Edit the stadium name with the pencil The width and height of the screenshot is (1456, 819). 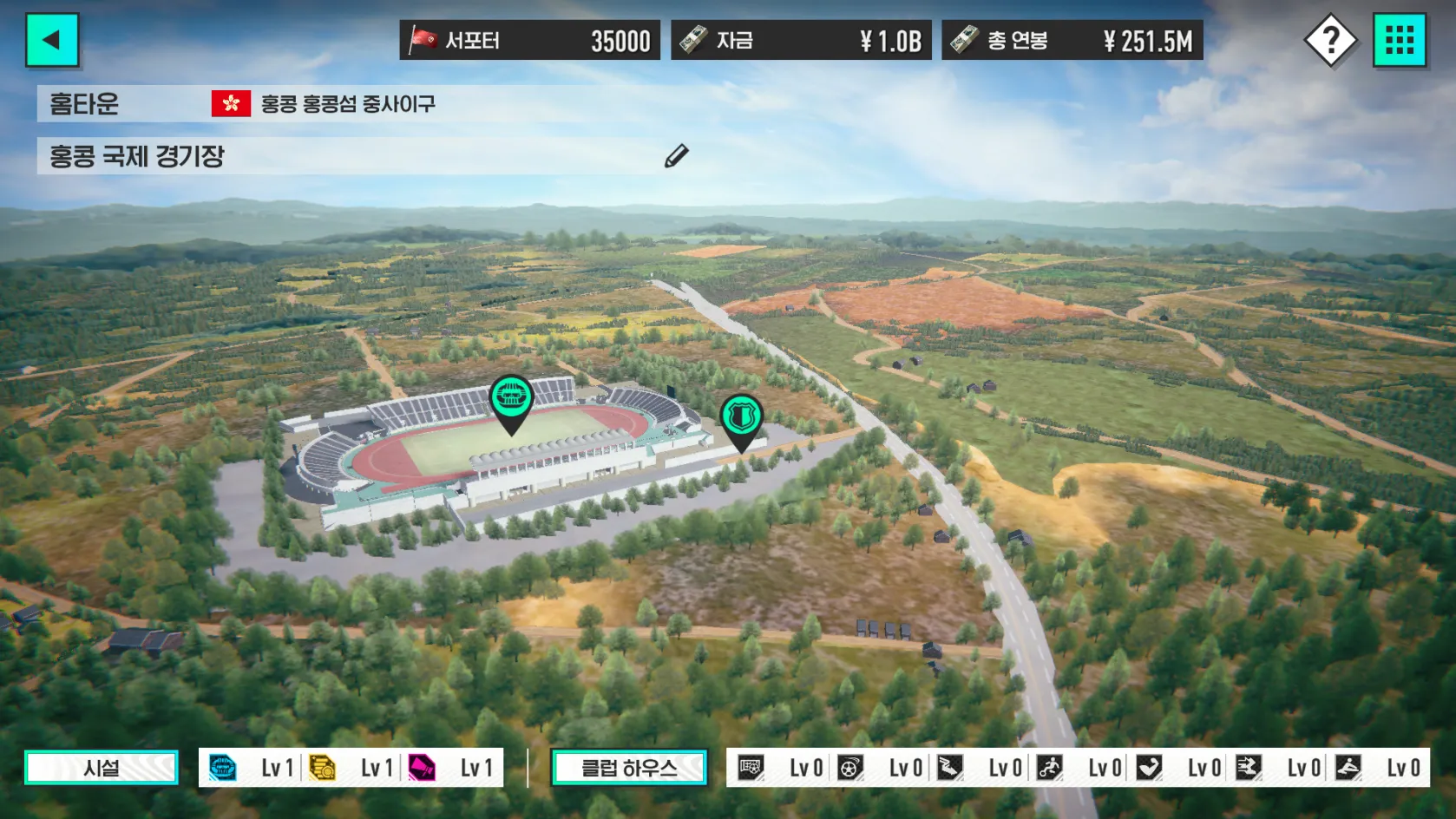click(676, 156)
